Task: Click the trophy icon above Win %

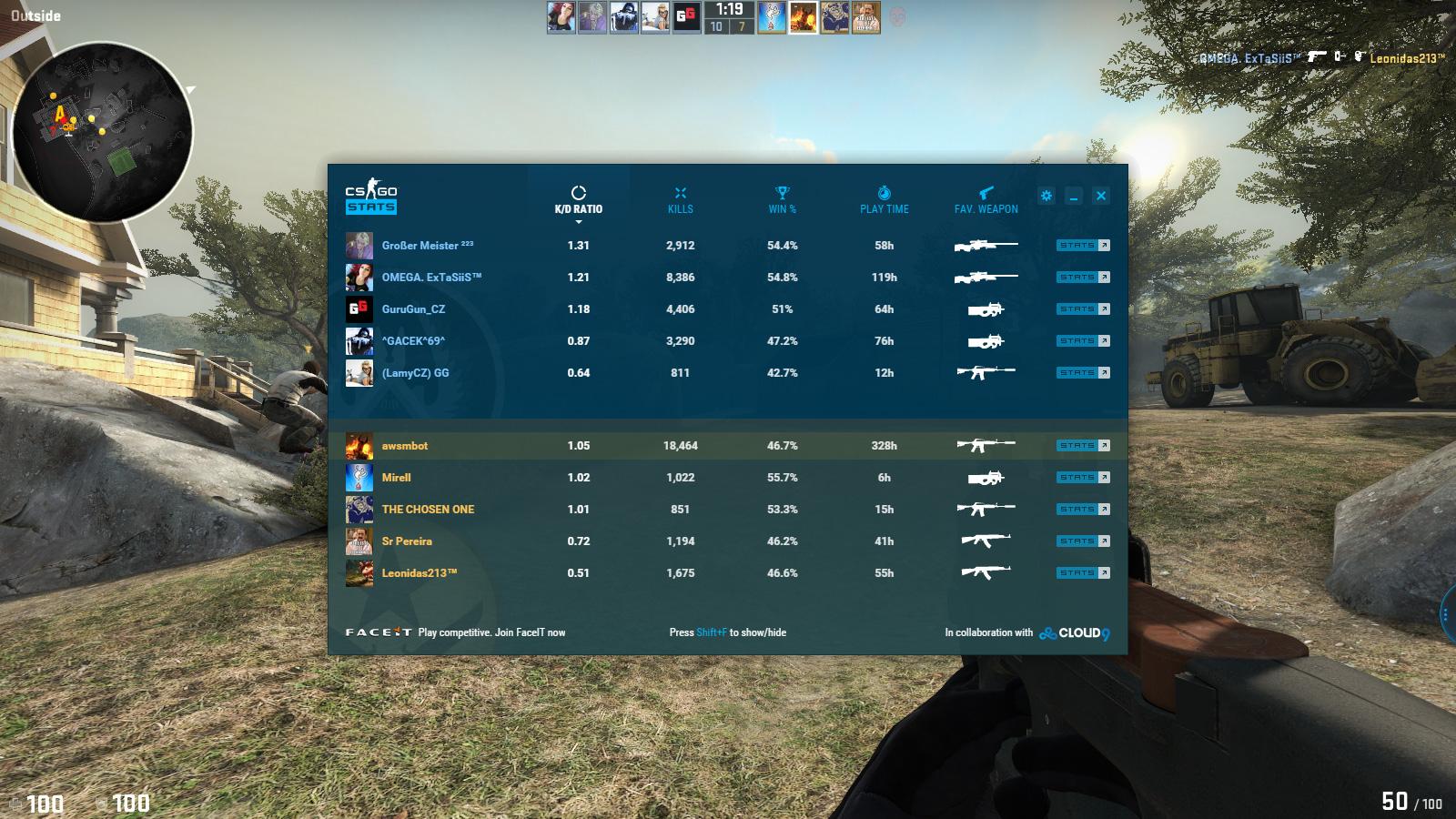Action: point(782,191)
